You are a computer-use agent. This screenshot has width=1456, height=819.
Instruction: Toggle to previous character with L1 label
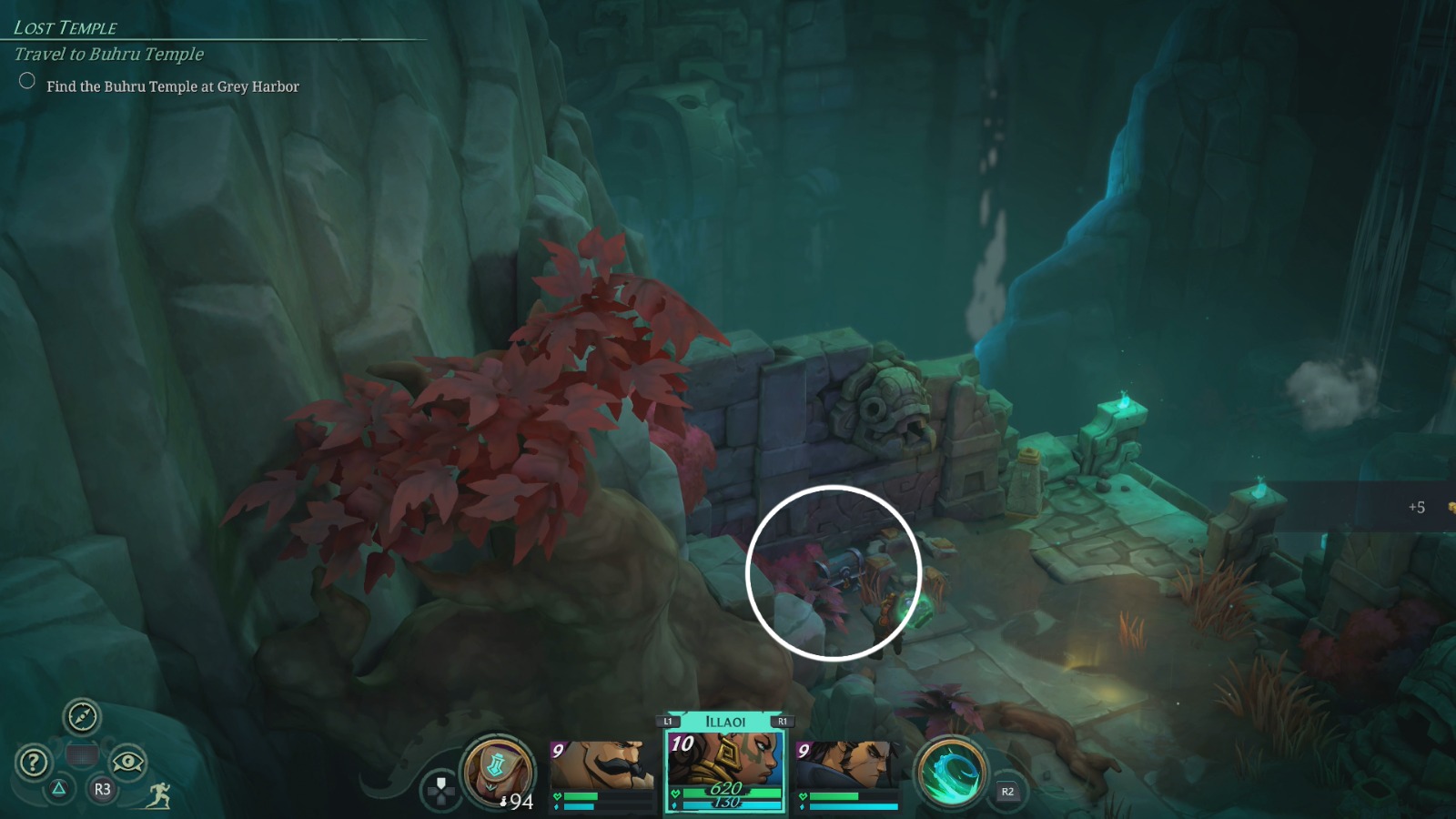tap(667, 719)
